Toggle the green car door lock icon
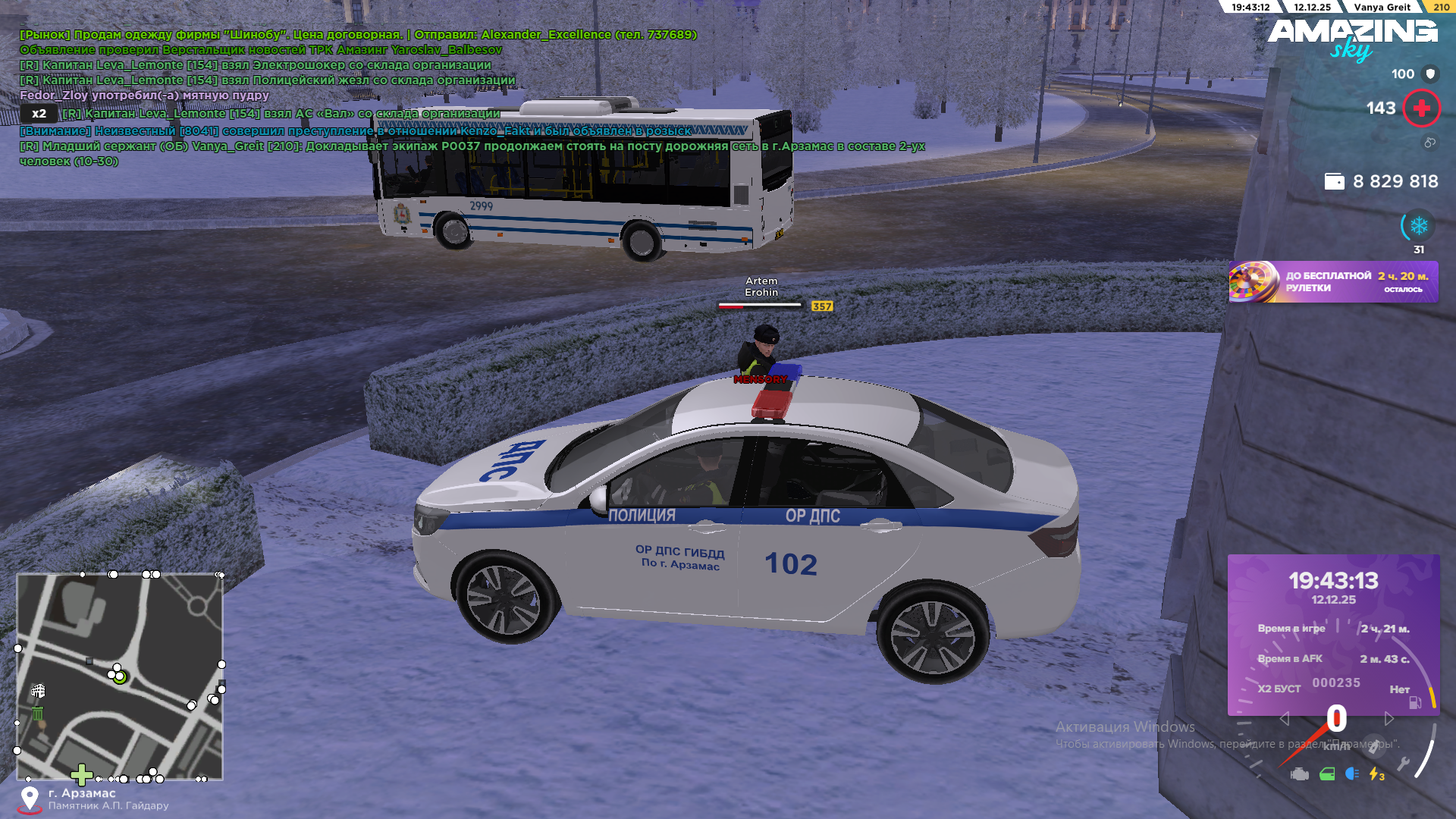This screenshot has height=819, width=1456. coord(1327,774)
